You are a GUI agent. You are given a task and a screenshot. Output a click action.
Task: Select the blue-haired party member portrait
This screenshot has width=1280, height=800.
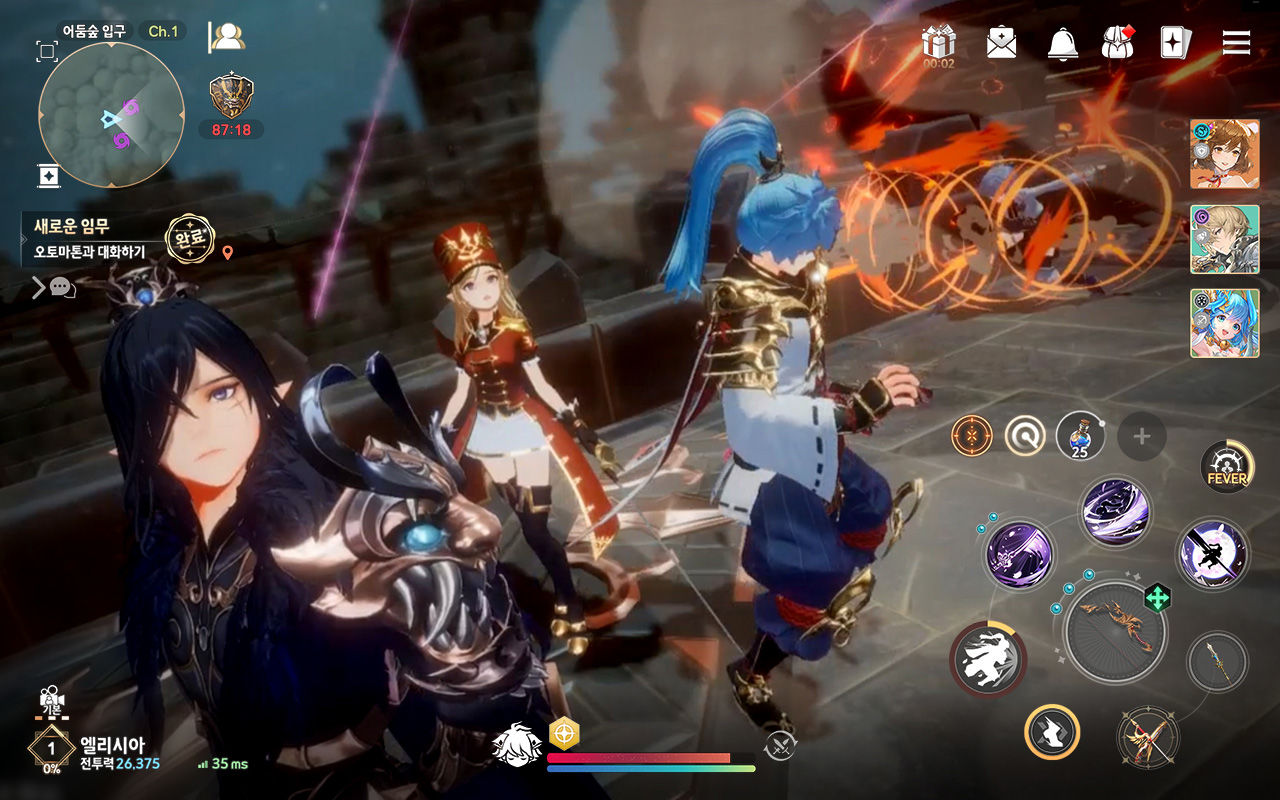click(1224, 323)
